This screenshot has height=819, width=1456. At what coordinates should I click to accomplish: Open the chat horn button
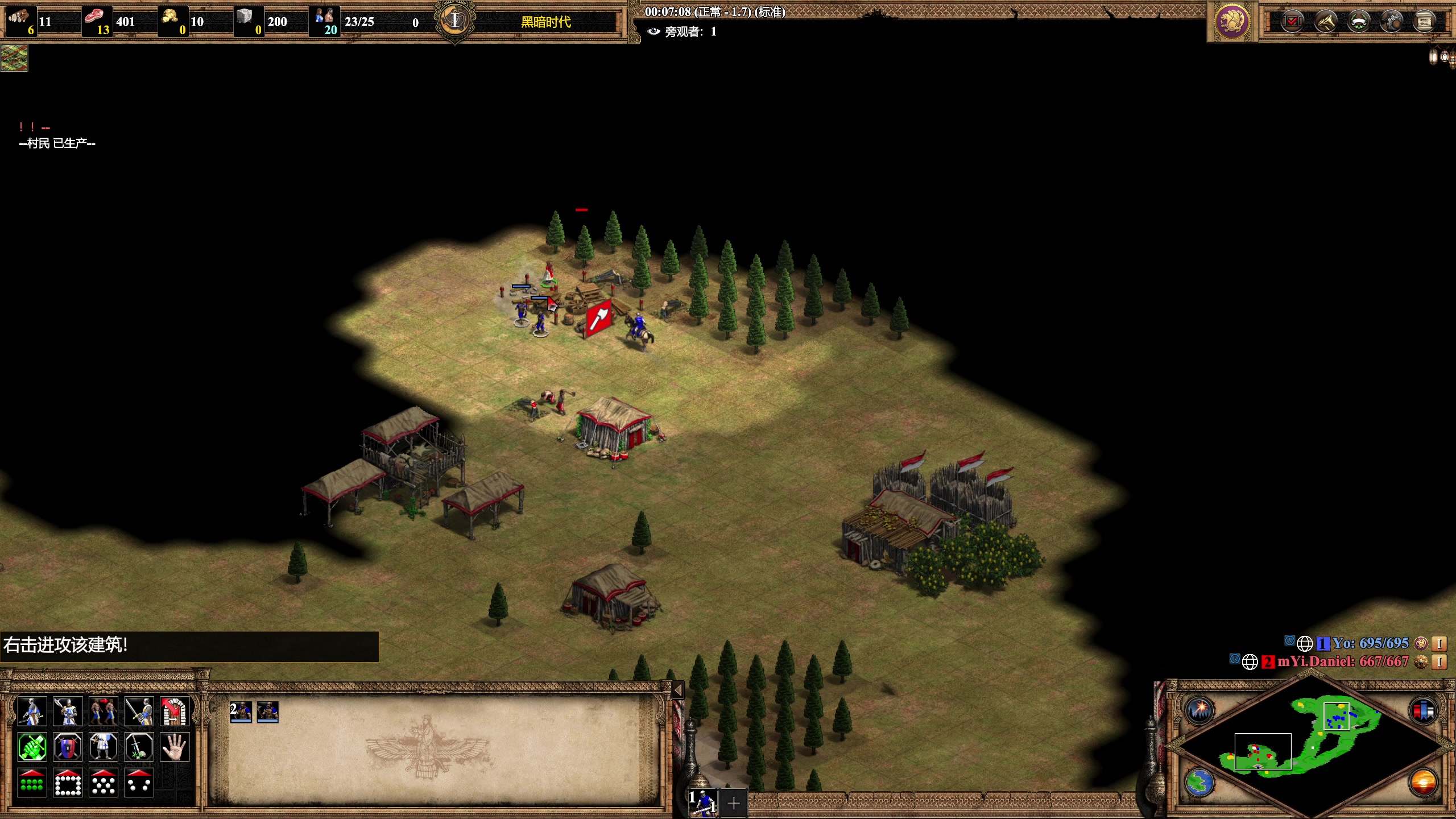coord(1326,22)
